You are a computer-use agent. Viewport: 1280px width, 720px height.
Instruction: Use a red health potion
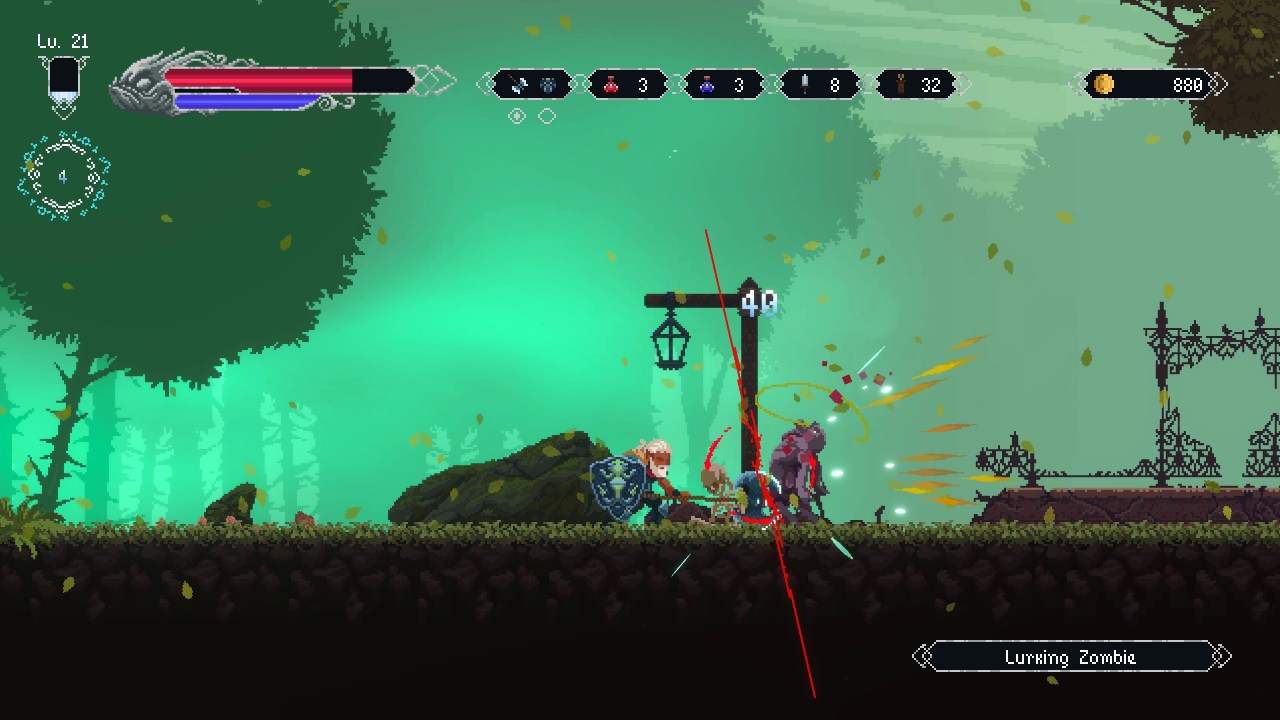[x=612, y=85]
